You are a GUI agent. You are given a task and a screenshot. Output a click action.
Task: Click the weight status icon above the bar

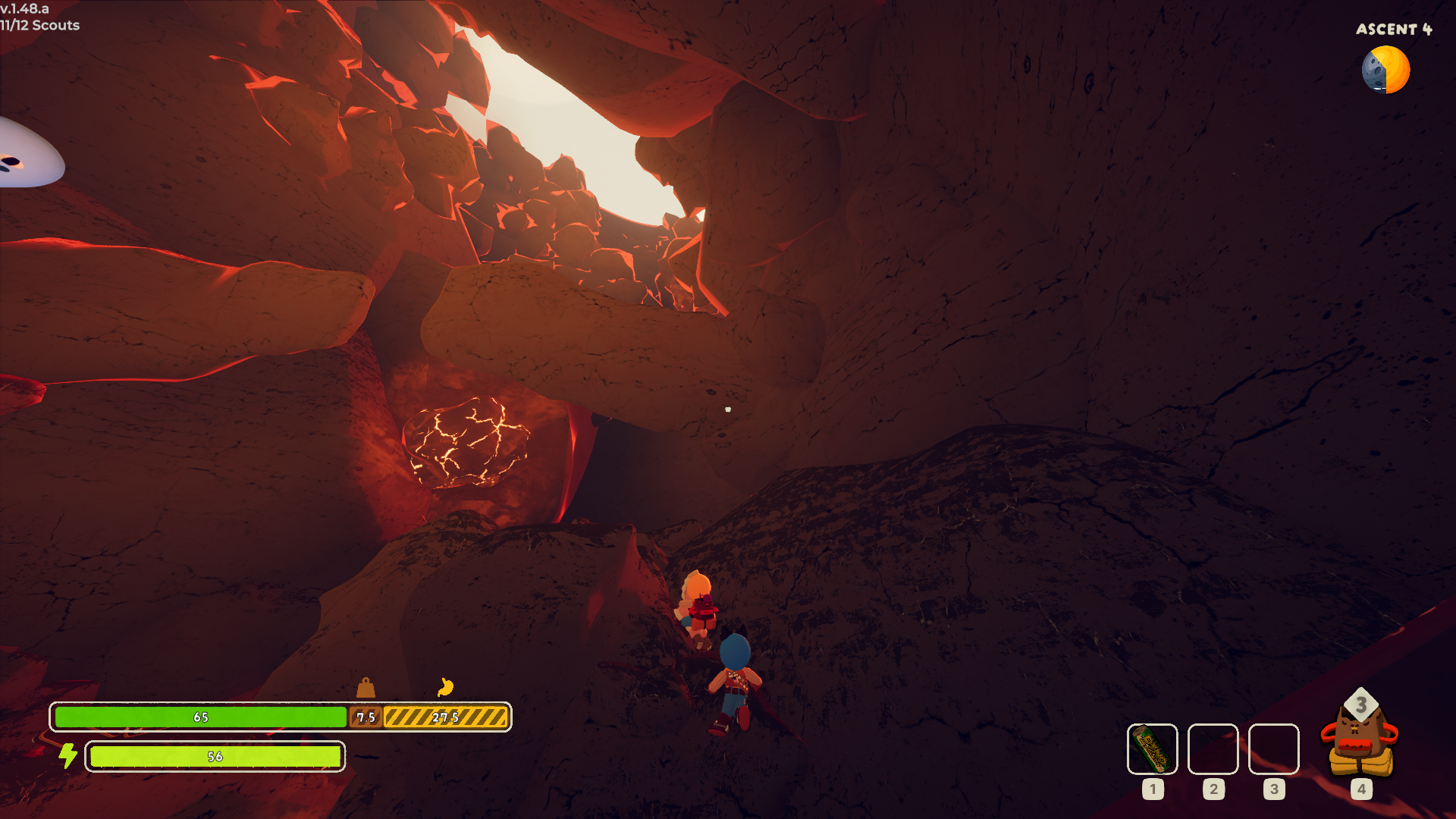tap(366, 688)
